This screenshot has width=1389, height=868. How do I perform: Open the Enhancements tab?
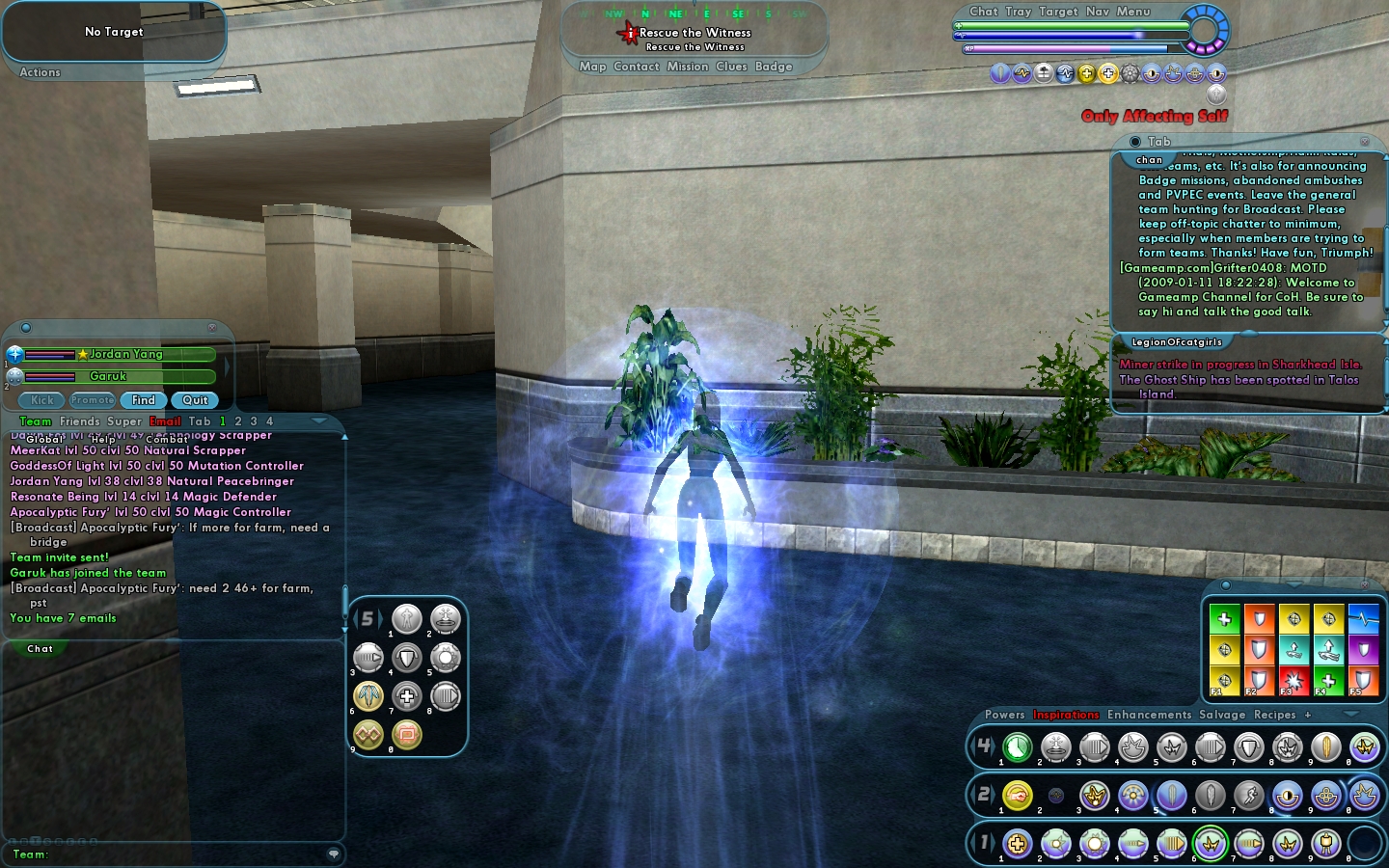[x=1149, y=715]
